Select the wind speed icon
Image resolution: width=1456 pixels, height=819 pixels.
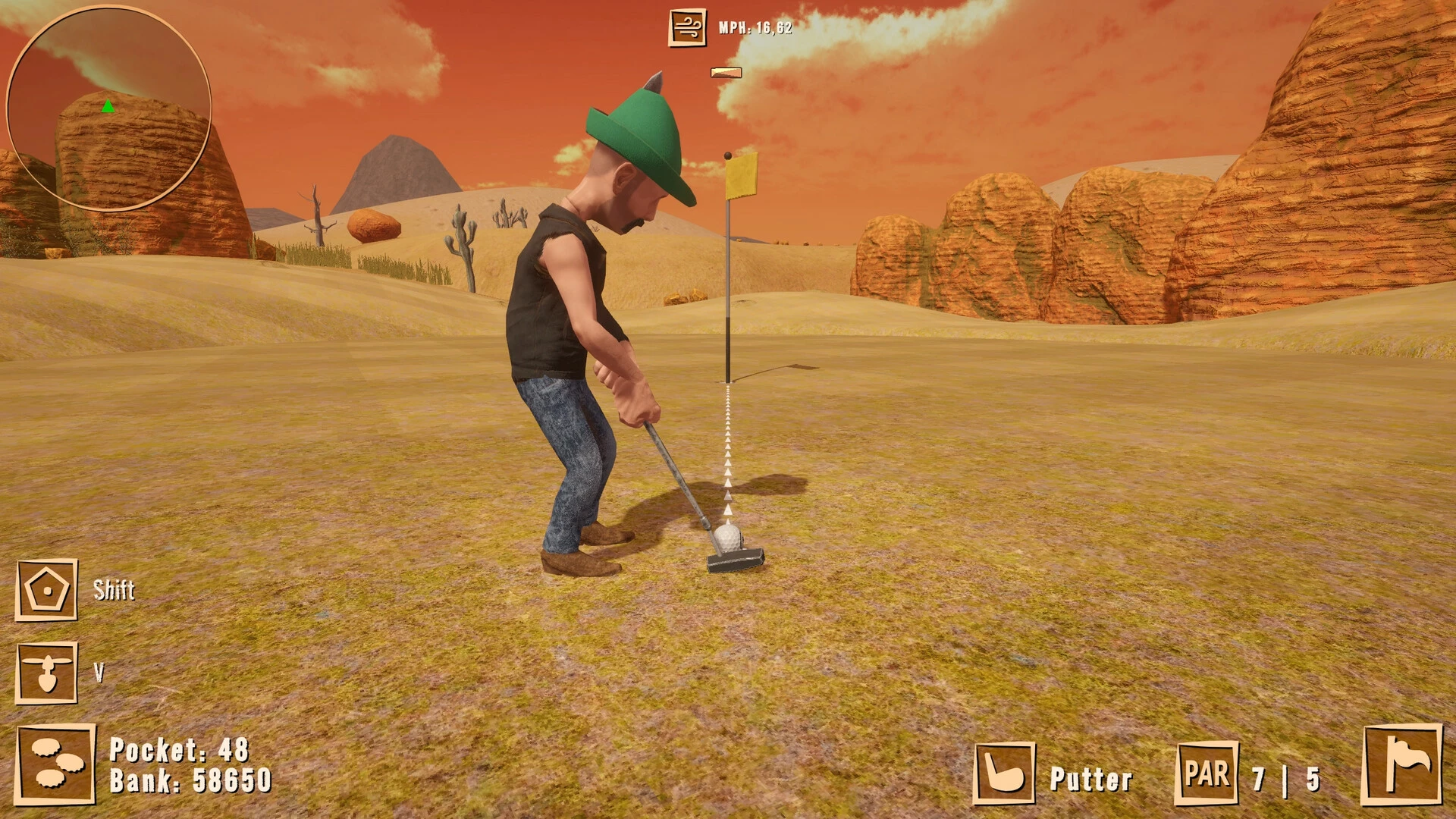click(687, 27)
